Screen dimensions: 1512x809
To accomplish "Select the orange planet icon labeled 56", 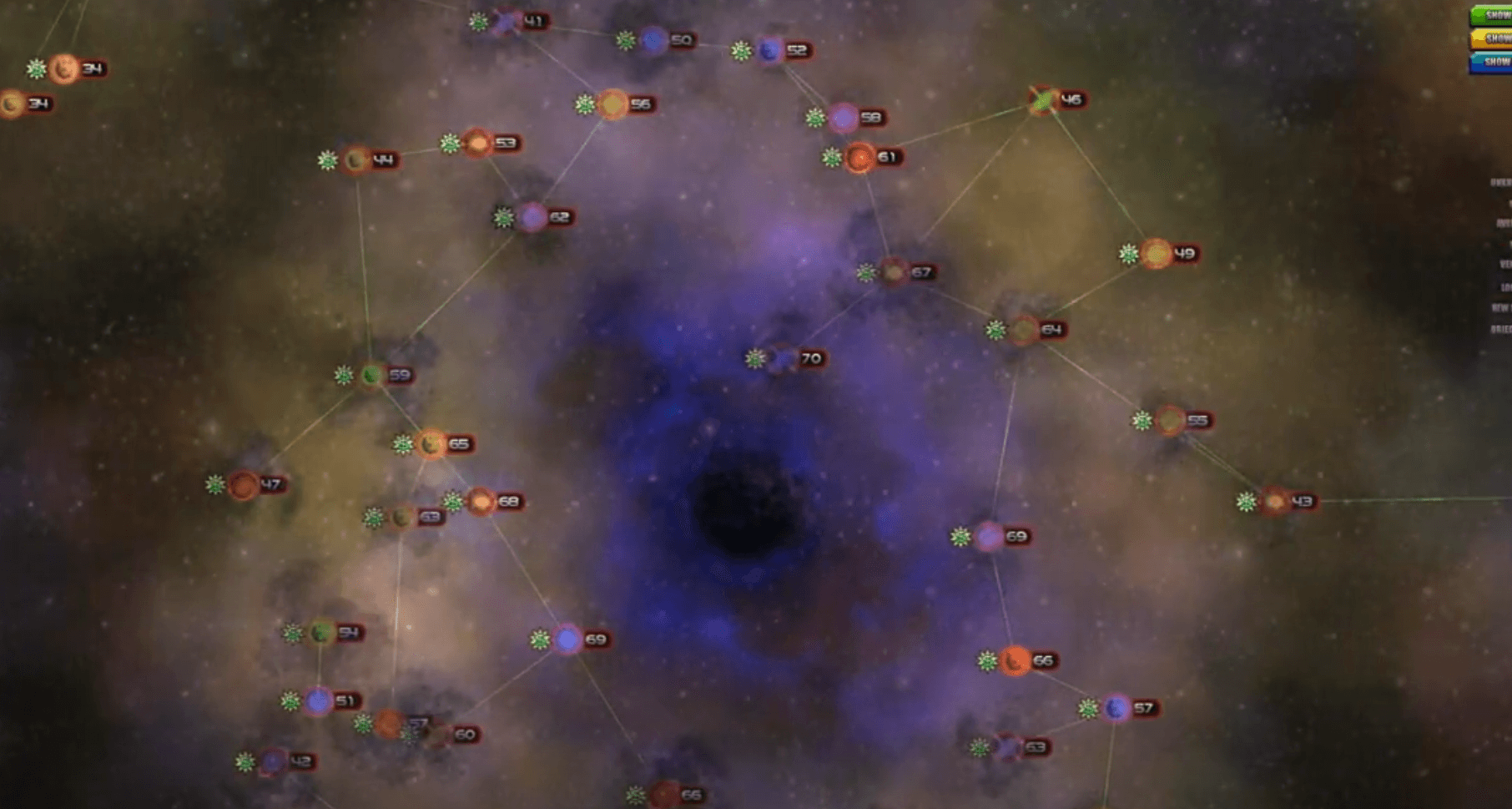I will point(613,104).
